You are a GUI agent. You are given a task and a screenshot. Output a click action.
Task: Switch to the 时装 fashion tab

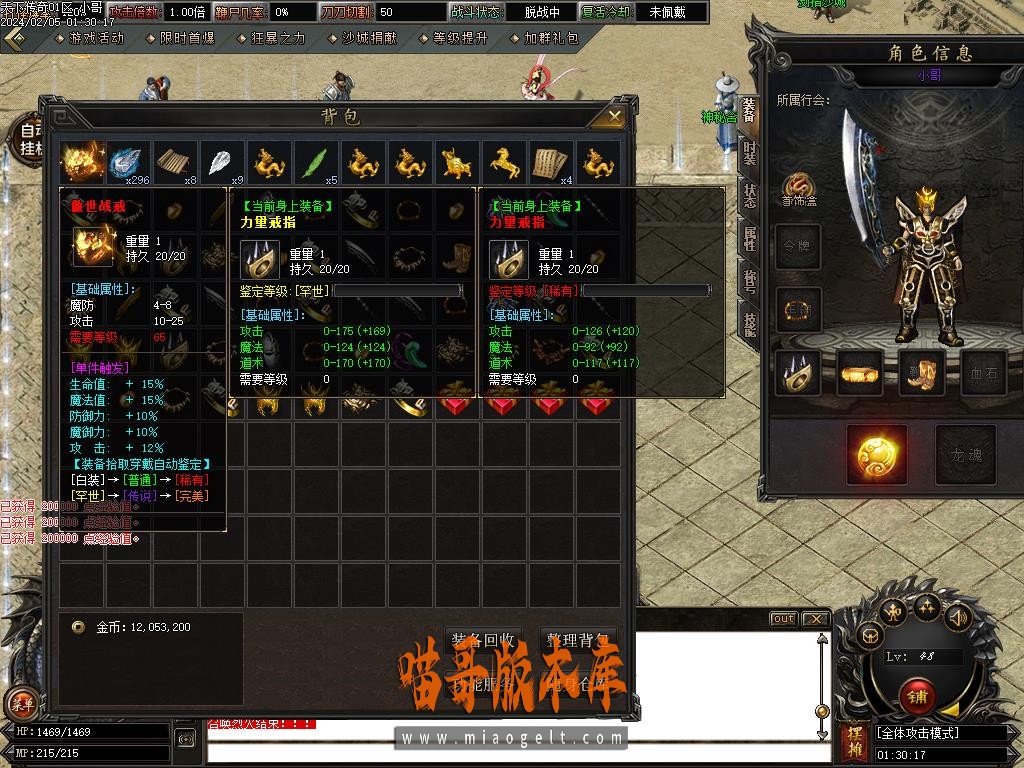tap(750, 154)
